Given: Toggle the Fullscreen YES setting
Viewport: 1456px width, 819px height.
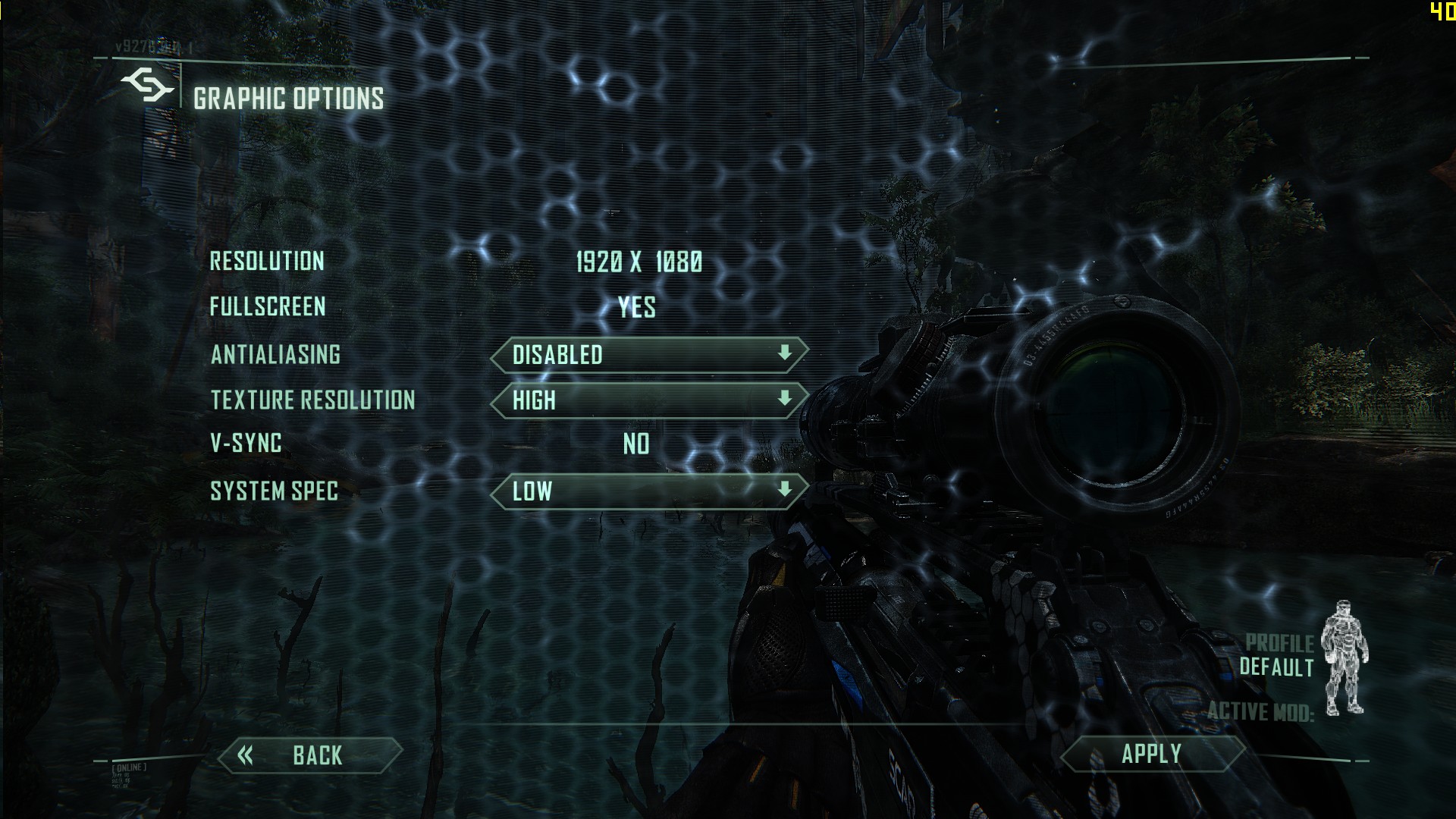Looking at the screenshot, I should point(636,308).
